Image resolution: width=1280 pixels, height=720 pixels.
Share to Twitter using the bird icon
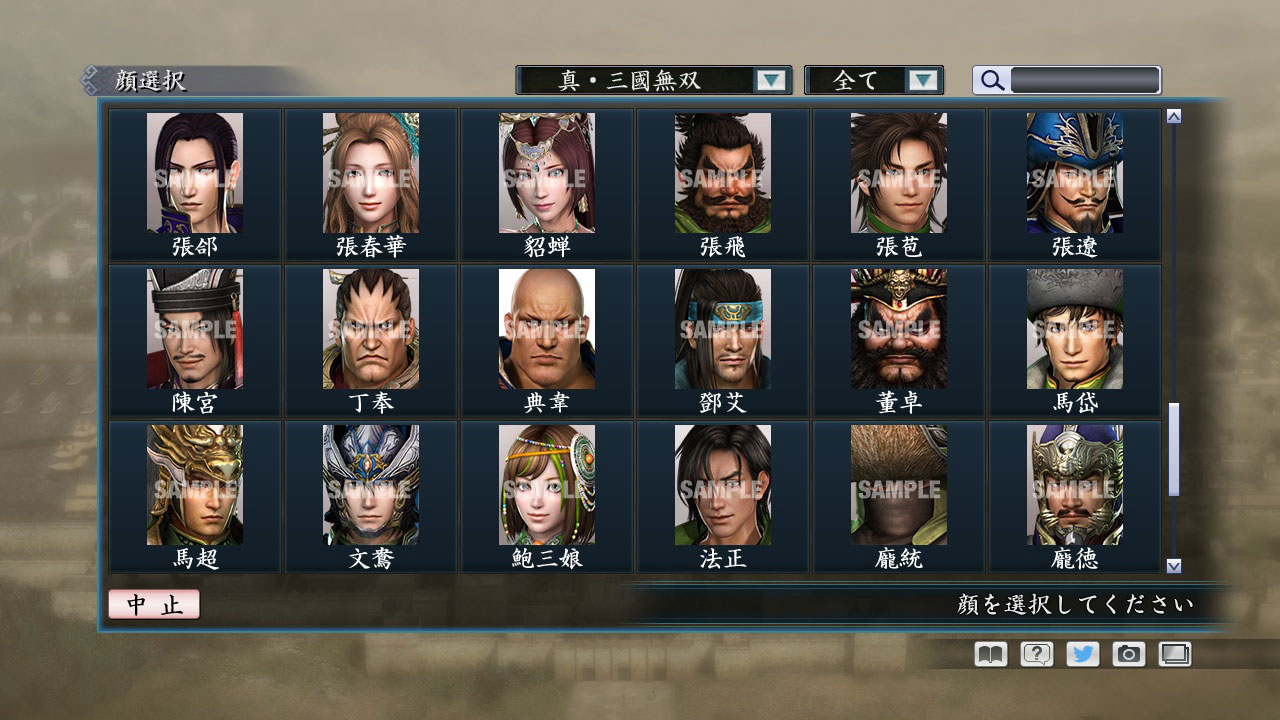[1081, 654]
